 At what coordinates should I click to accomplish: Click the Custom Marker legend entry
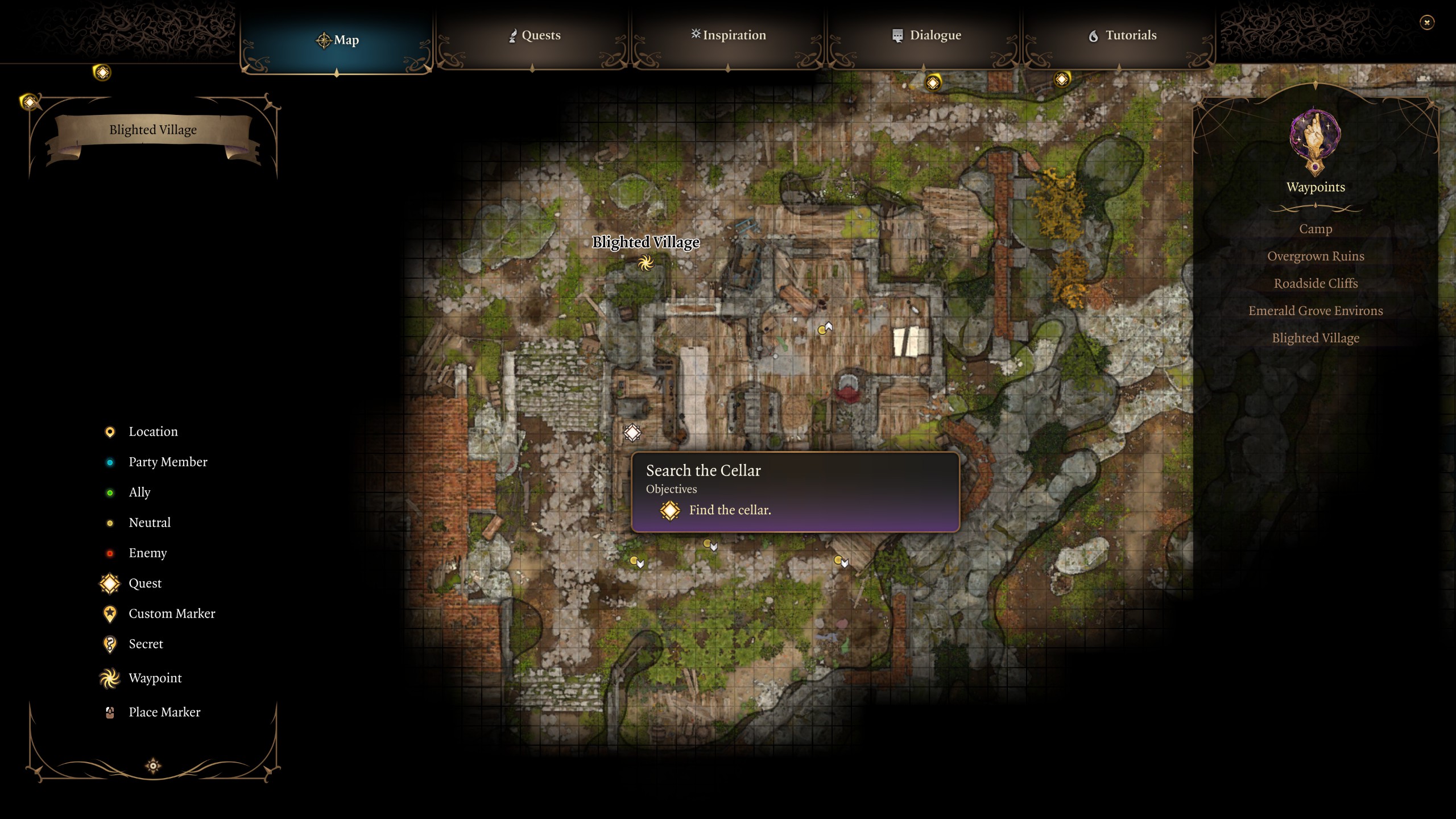coord(171,614)
